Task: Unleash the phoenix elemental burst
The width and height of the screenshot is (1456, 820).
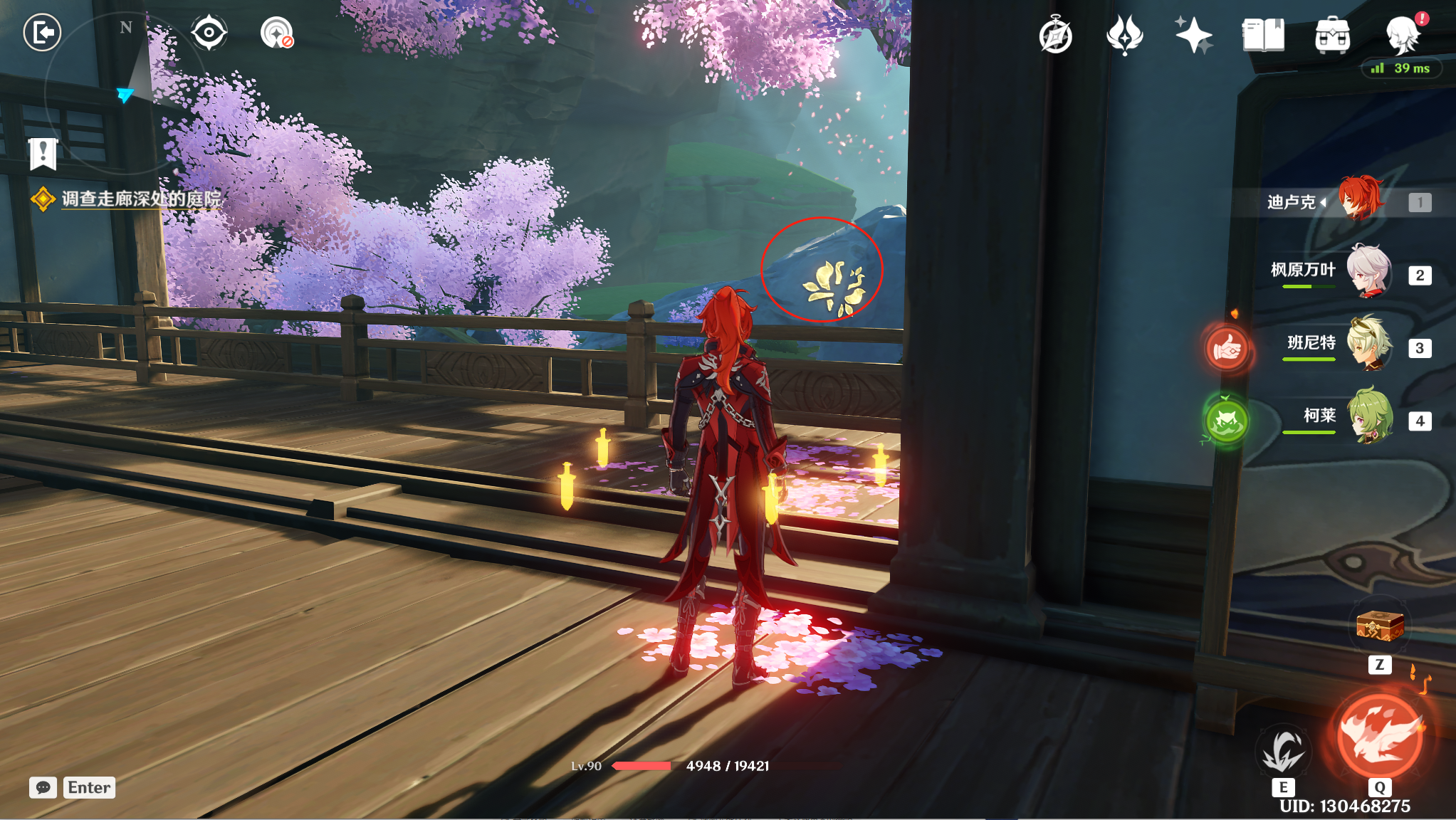Action: [x=1380, y=737]
